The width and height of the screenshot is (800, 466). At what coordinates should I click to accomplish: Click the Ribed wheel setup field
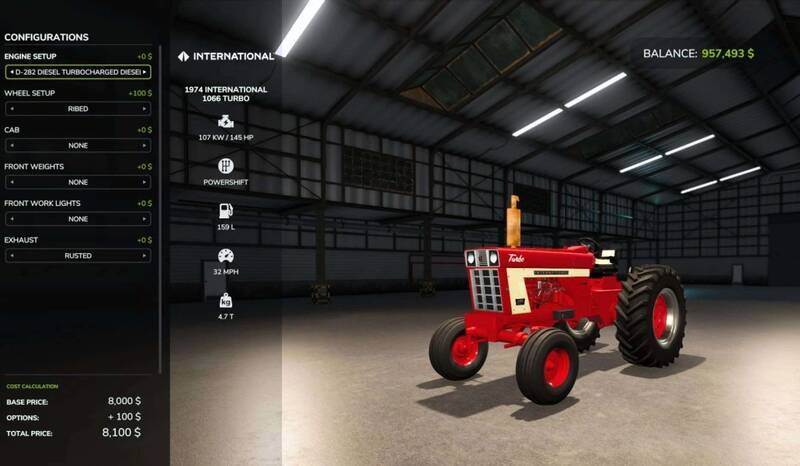pos(78,109)
